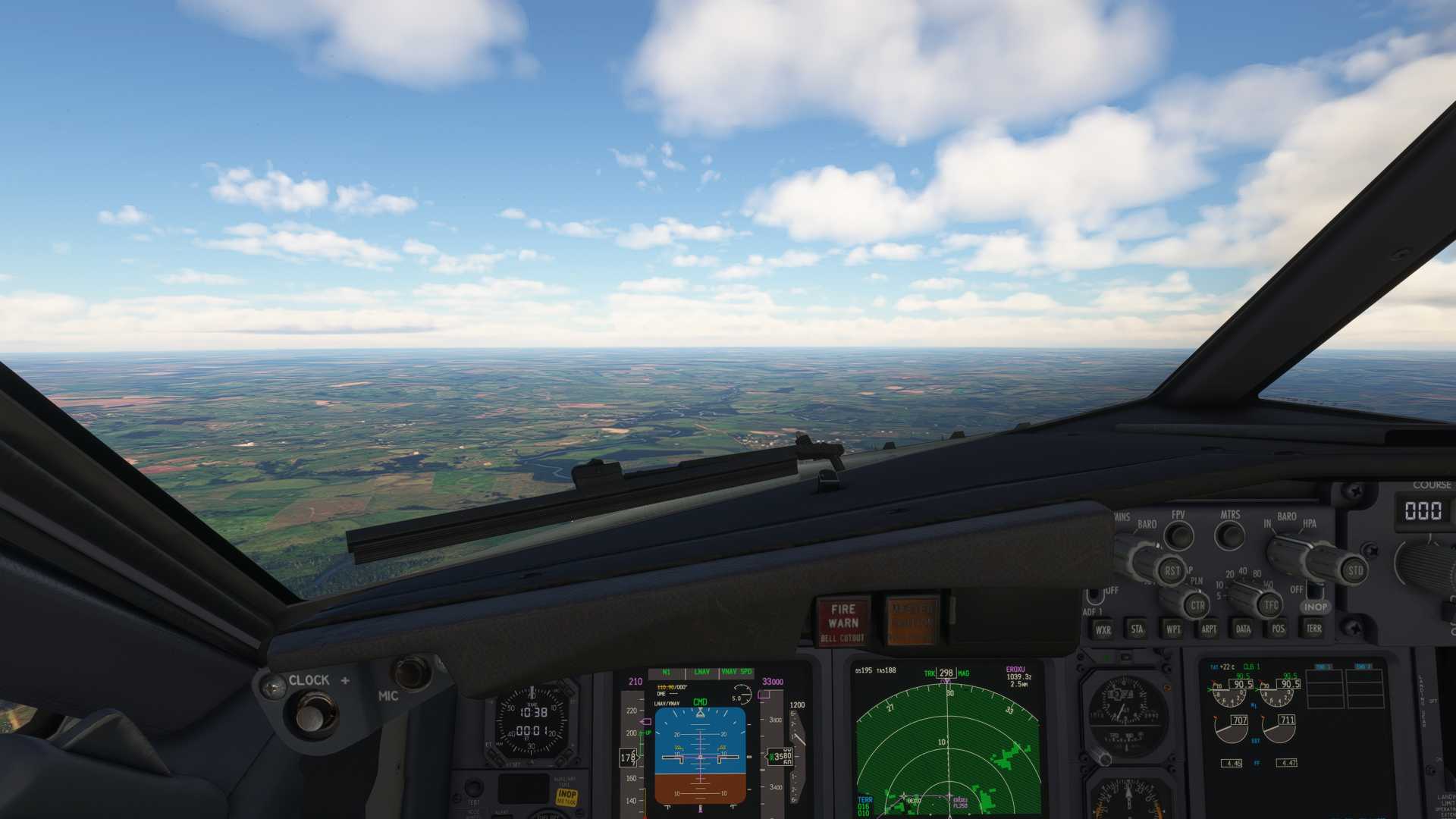Push the RST minimums reset button
Screen dimensions: 1456x819
[1172, 570]
